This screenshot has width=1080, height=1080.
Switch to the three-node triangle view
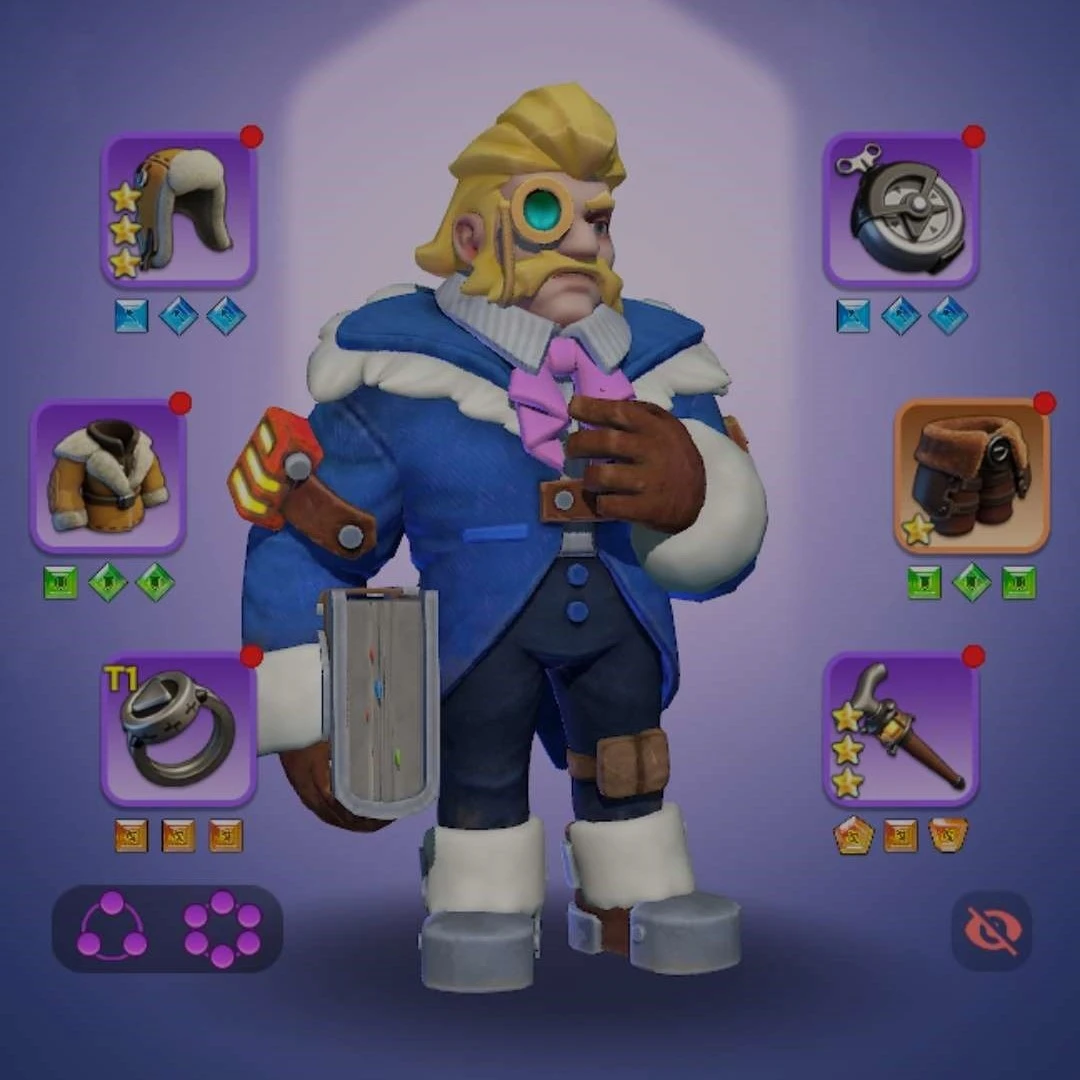pos(112,927)
